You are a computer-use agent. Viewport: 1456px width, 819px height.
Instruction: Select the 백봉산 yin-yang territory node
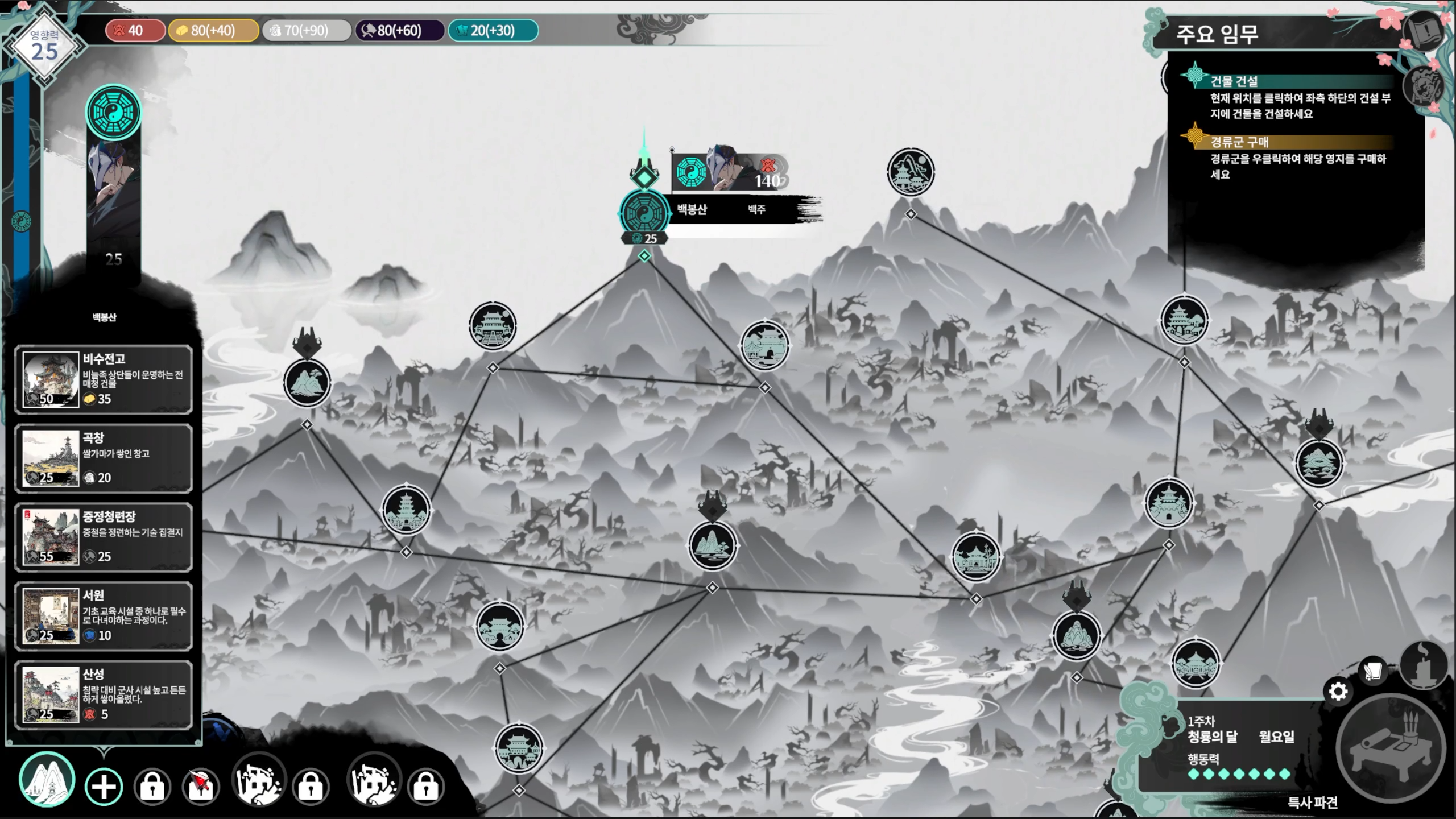(x=644, y=213)
